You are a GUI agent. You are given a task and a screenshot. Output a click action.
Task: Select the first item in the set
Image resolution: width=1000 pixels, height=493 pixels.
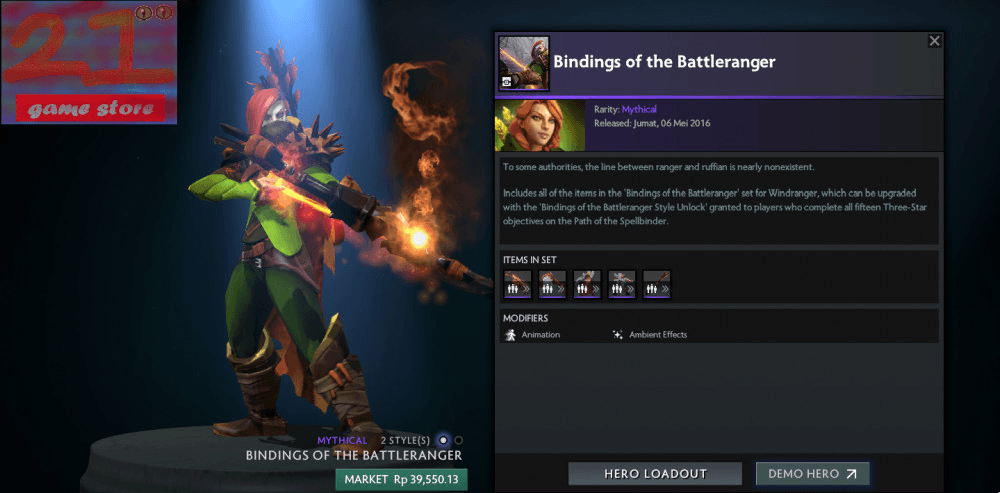tap(518, 284)
